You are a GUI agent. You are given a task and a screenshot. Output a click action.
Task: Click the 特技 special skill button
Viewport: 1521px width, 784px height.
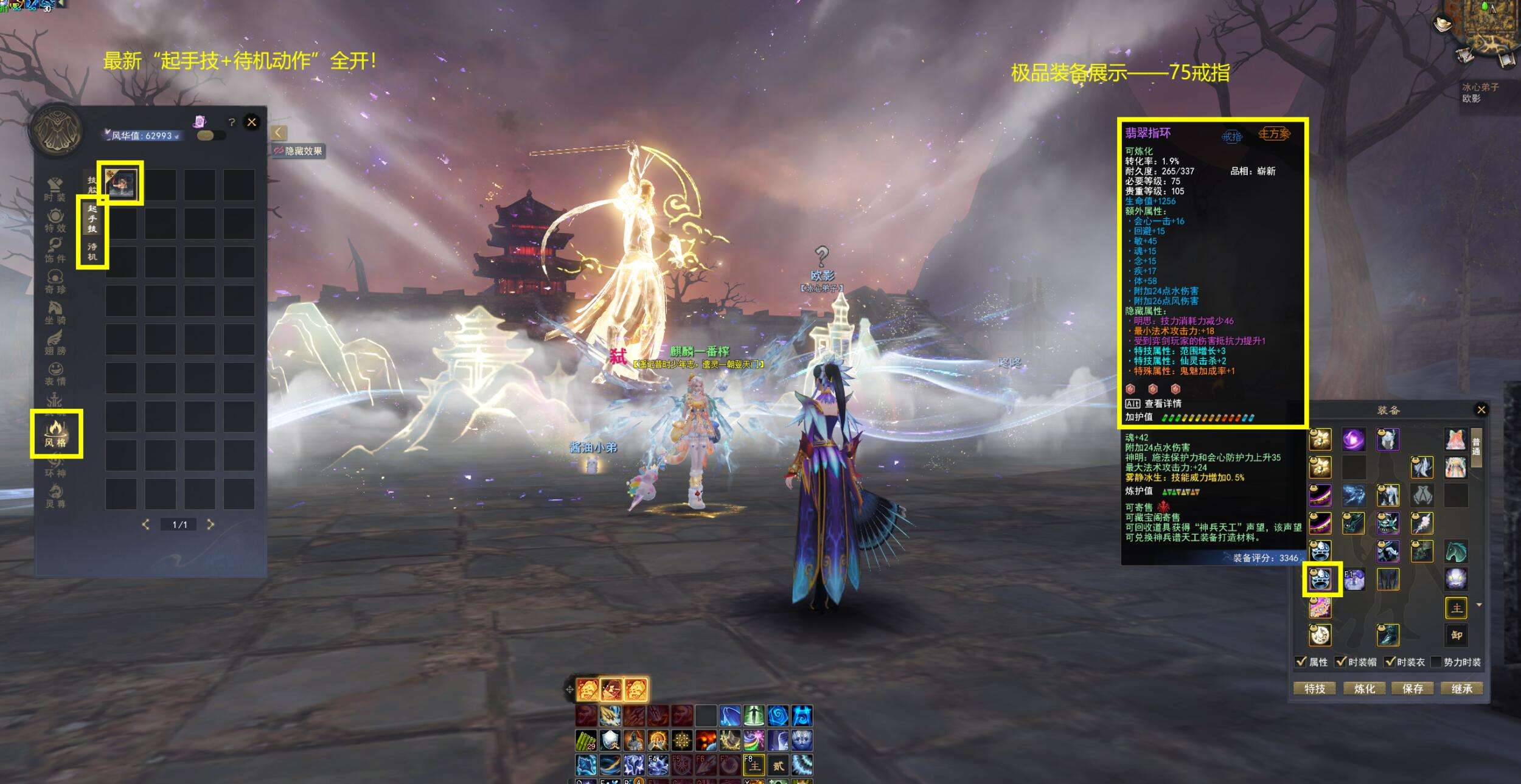1314,689
